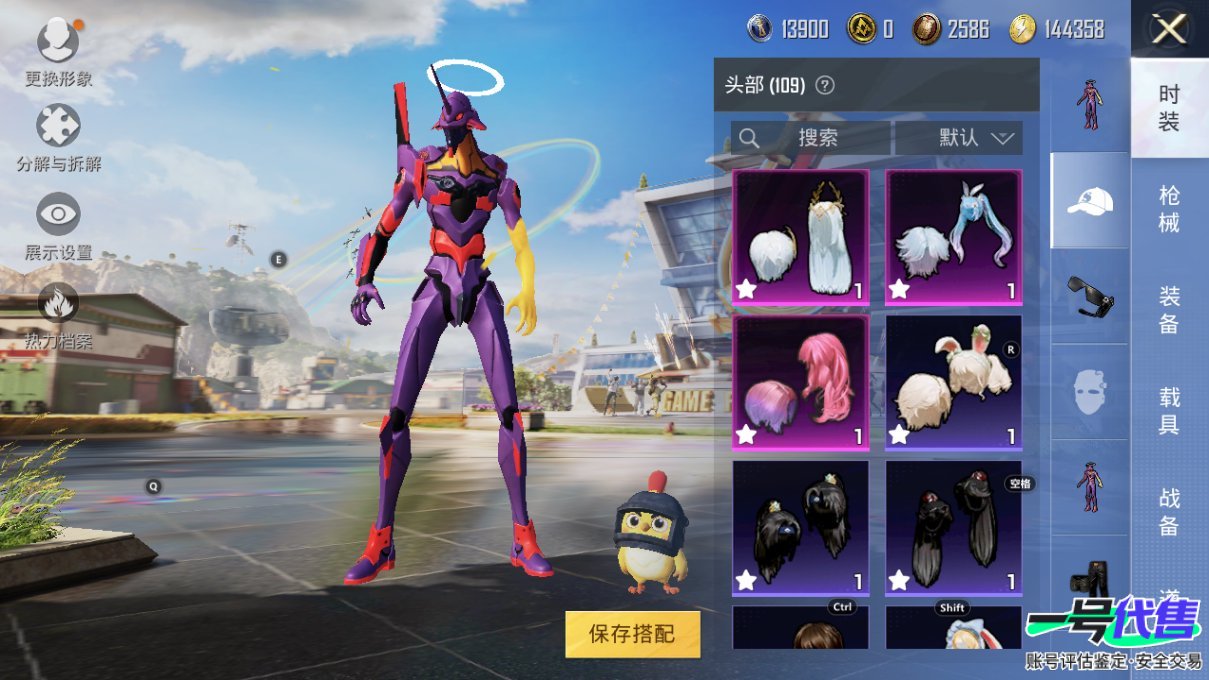This screenshot has height=680, width=1209.
Task: Switch to the 枪械 firearms tab
Action: (x=1169, y=208)
